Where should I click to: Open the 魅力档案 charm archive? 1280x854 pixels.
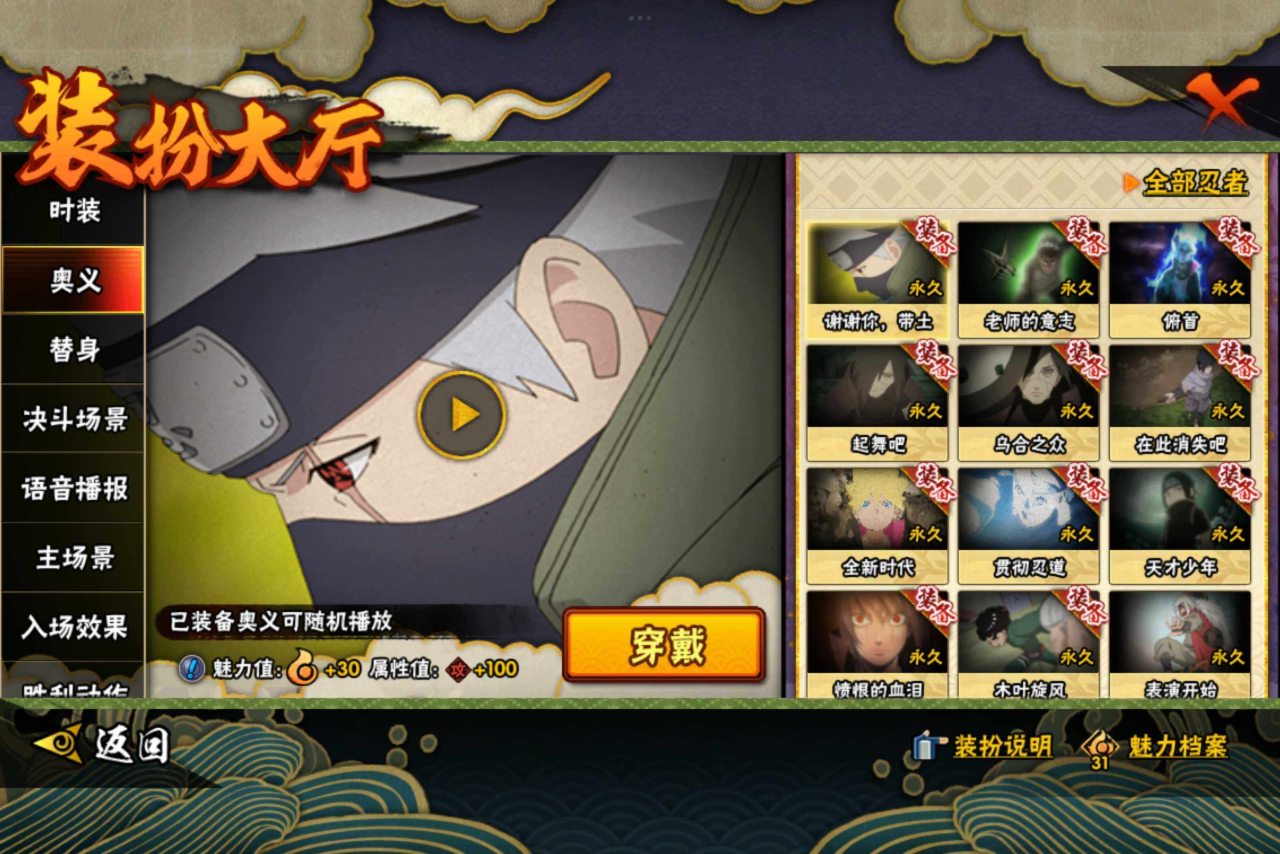(x=1158, y=746)
